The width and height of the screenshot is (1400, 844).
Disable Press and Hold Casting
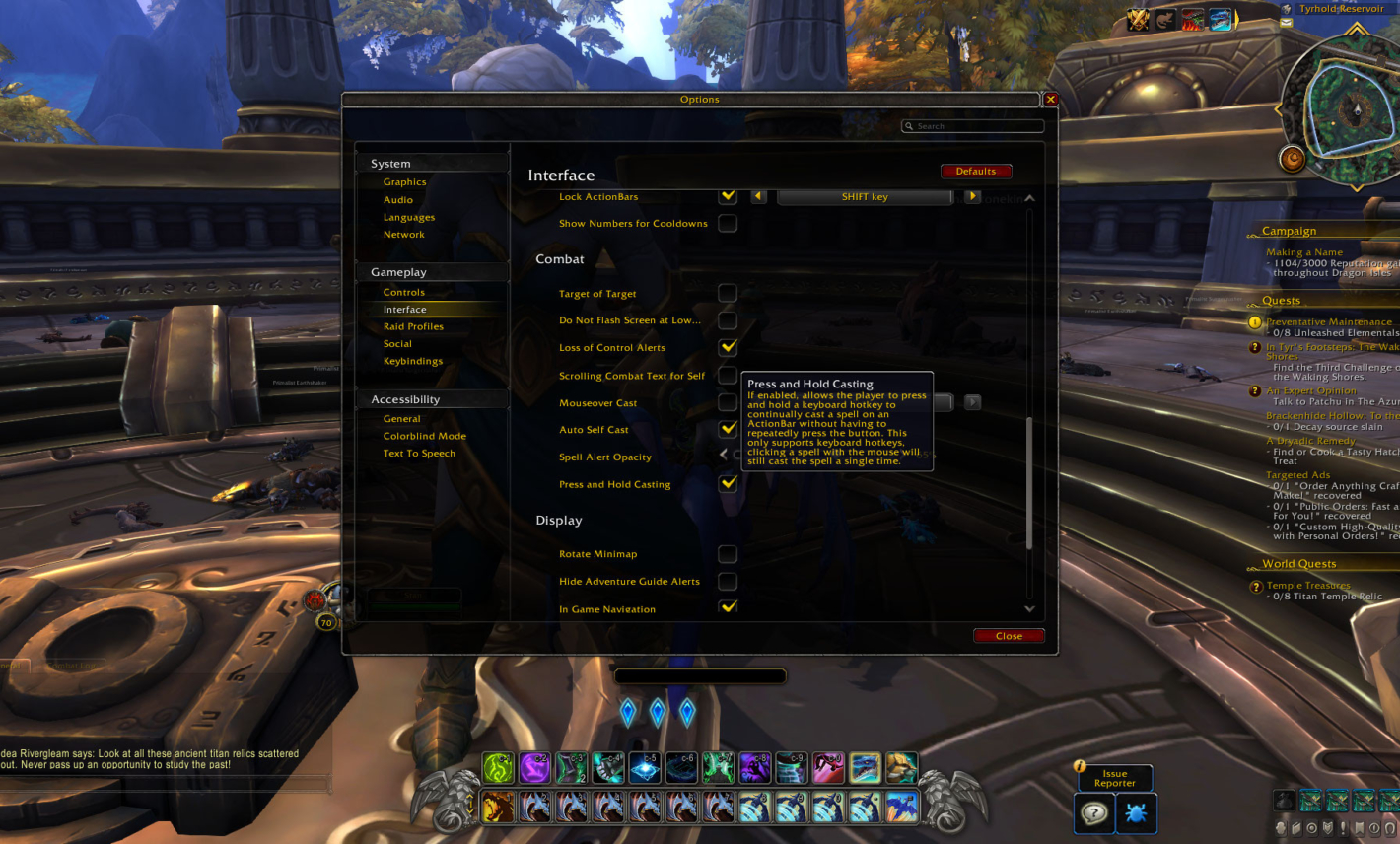coord(728,483)
